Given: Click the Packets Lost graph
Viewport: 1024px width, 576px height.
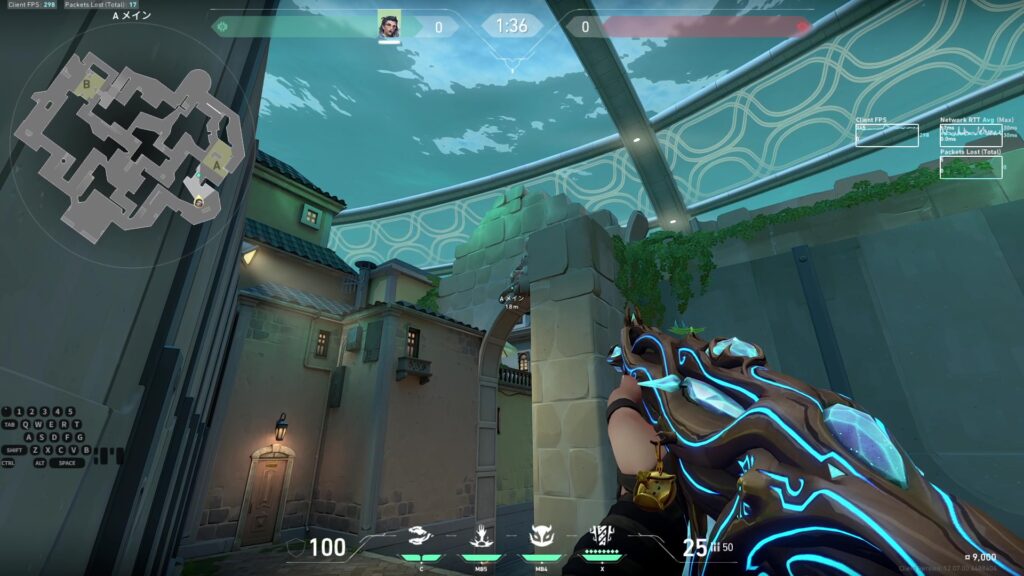Looking at the screenshot, I should point(971,167).
